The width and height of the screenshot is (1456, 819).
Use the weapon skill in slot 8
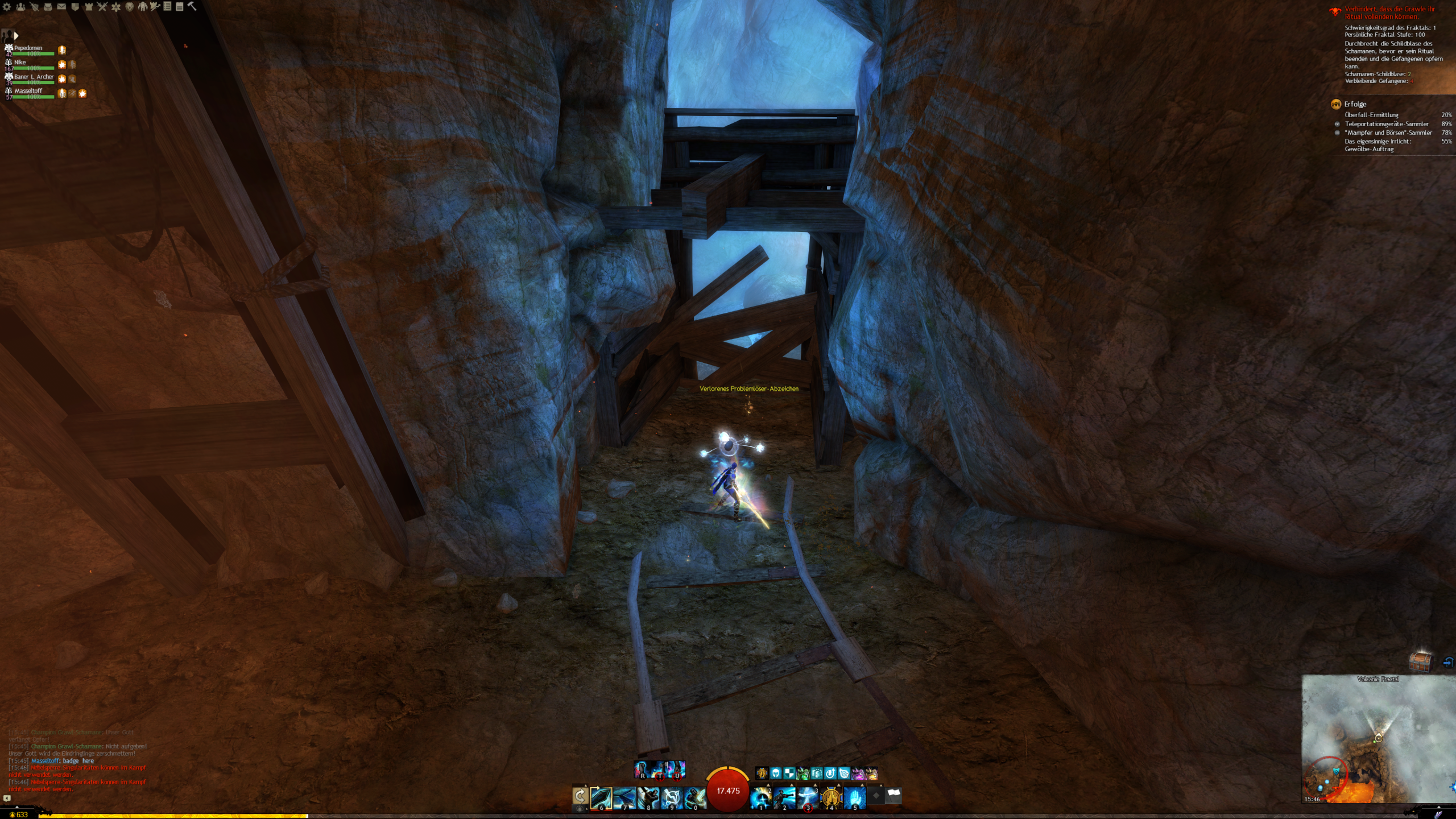tap(648, 797)
